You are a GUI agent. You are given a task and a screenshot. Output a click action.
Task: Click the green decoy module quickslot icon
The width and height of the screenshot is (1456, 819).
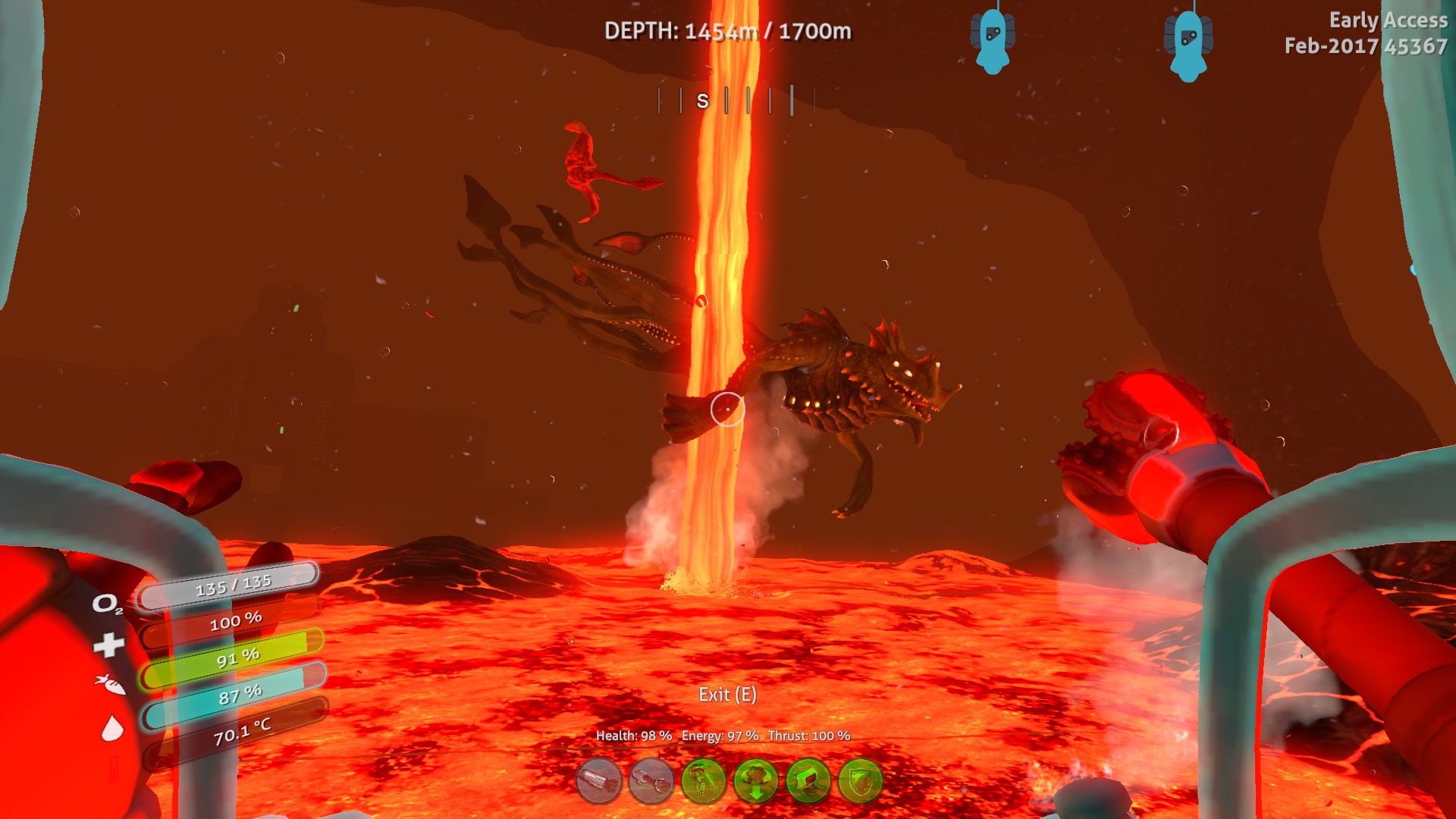coord(810,781)
